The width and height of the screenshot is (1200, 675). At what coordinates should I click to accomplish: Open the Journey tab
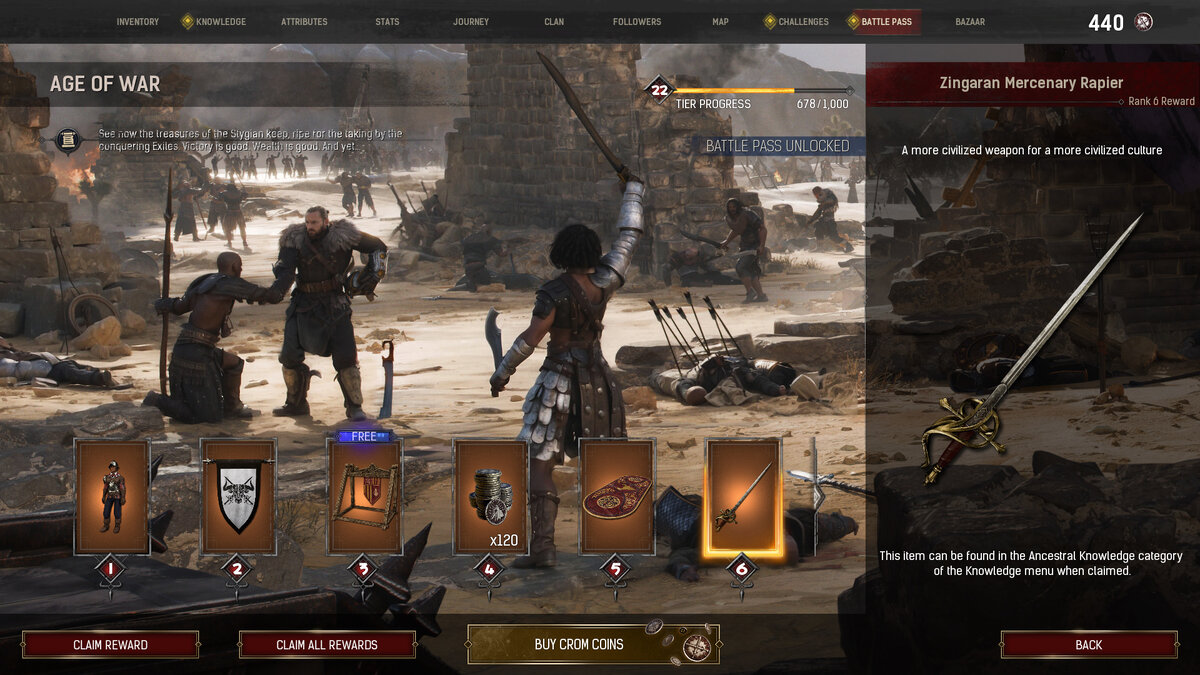click(471, 22)
